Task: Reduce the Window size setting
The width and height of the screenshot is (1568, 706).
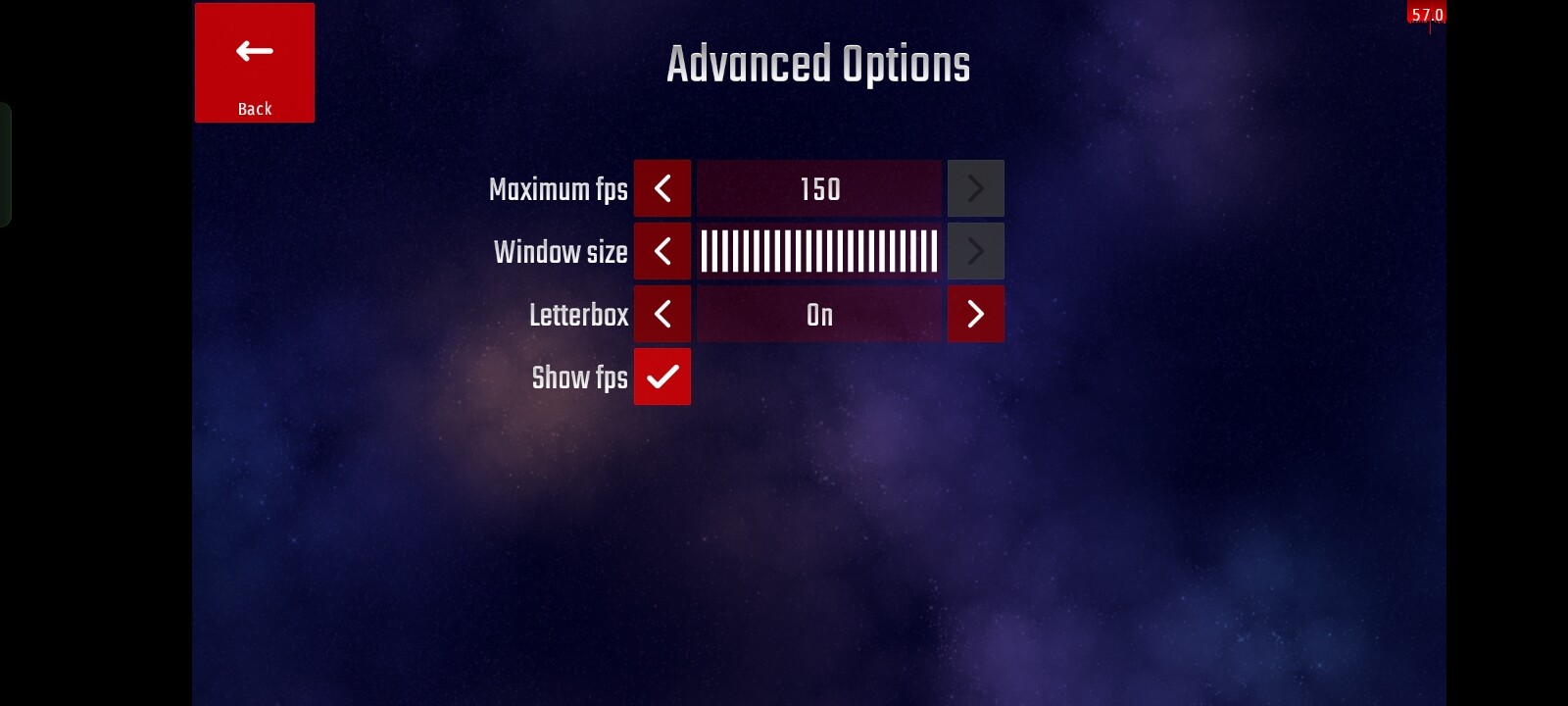Action: [x=662, y=251]
